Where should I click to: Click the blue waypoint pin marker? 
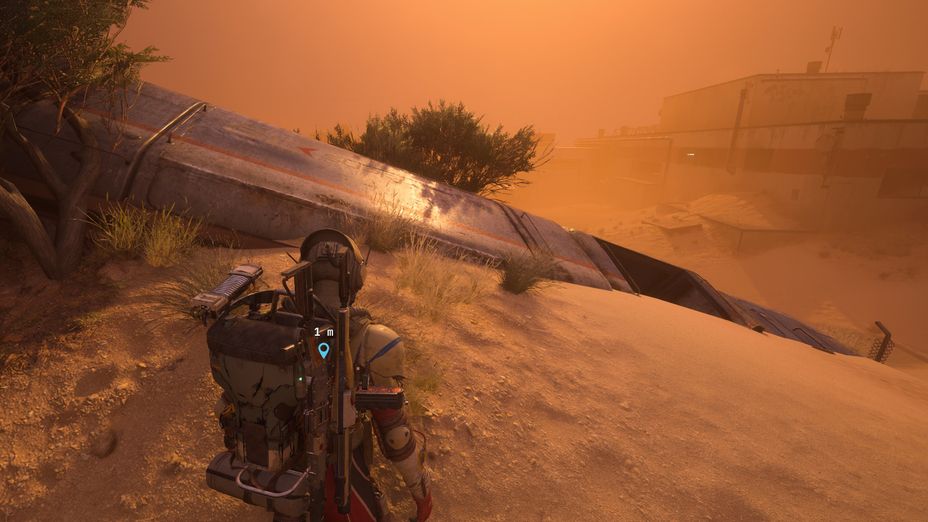323,349
